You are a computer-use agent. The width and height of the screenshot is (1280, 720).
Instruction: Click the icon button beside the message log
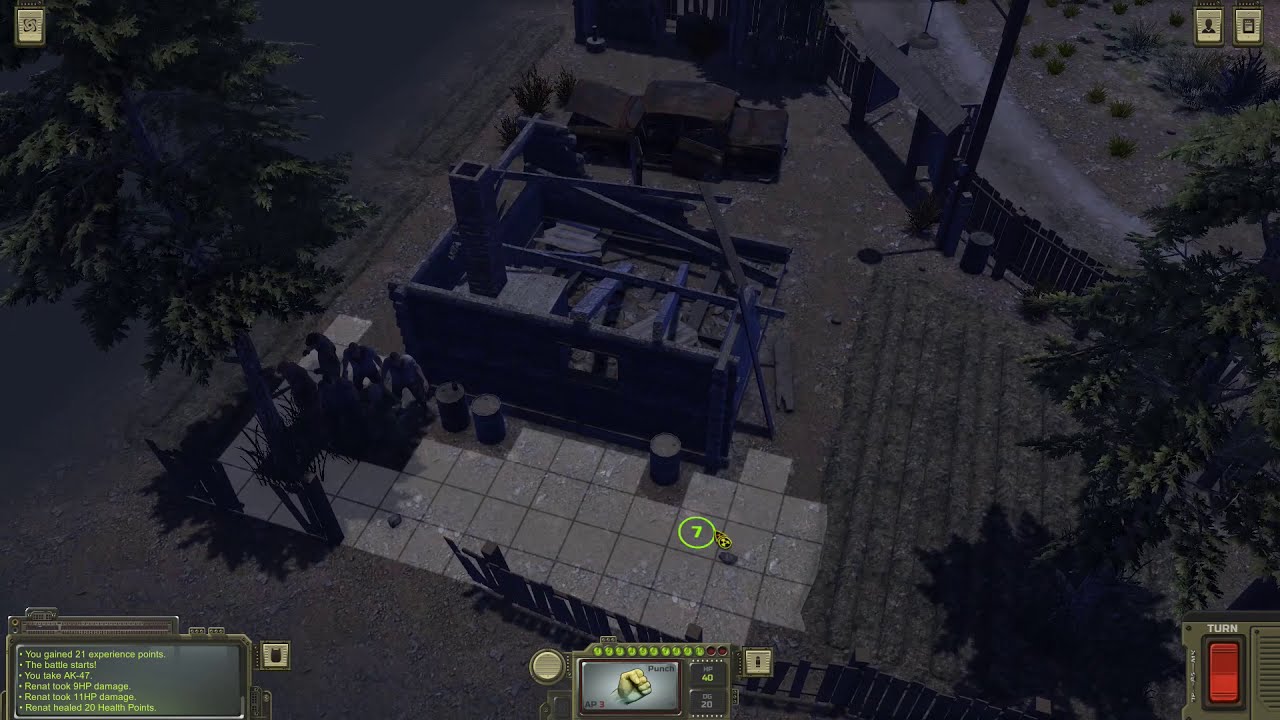point(275,656)
